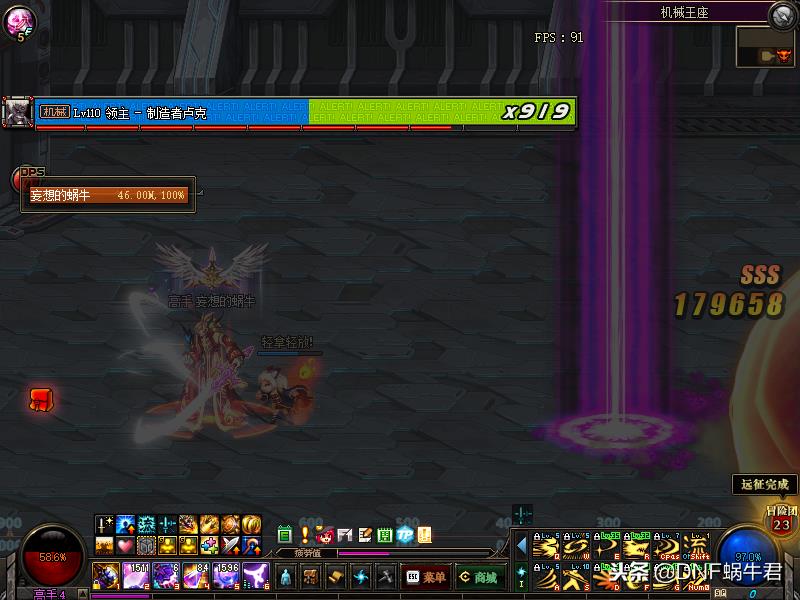Click the orange exclamation mark notification
The image size is (800, 600).
point(305,535)
